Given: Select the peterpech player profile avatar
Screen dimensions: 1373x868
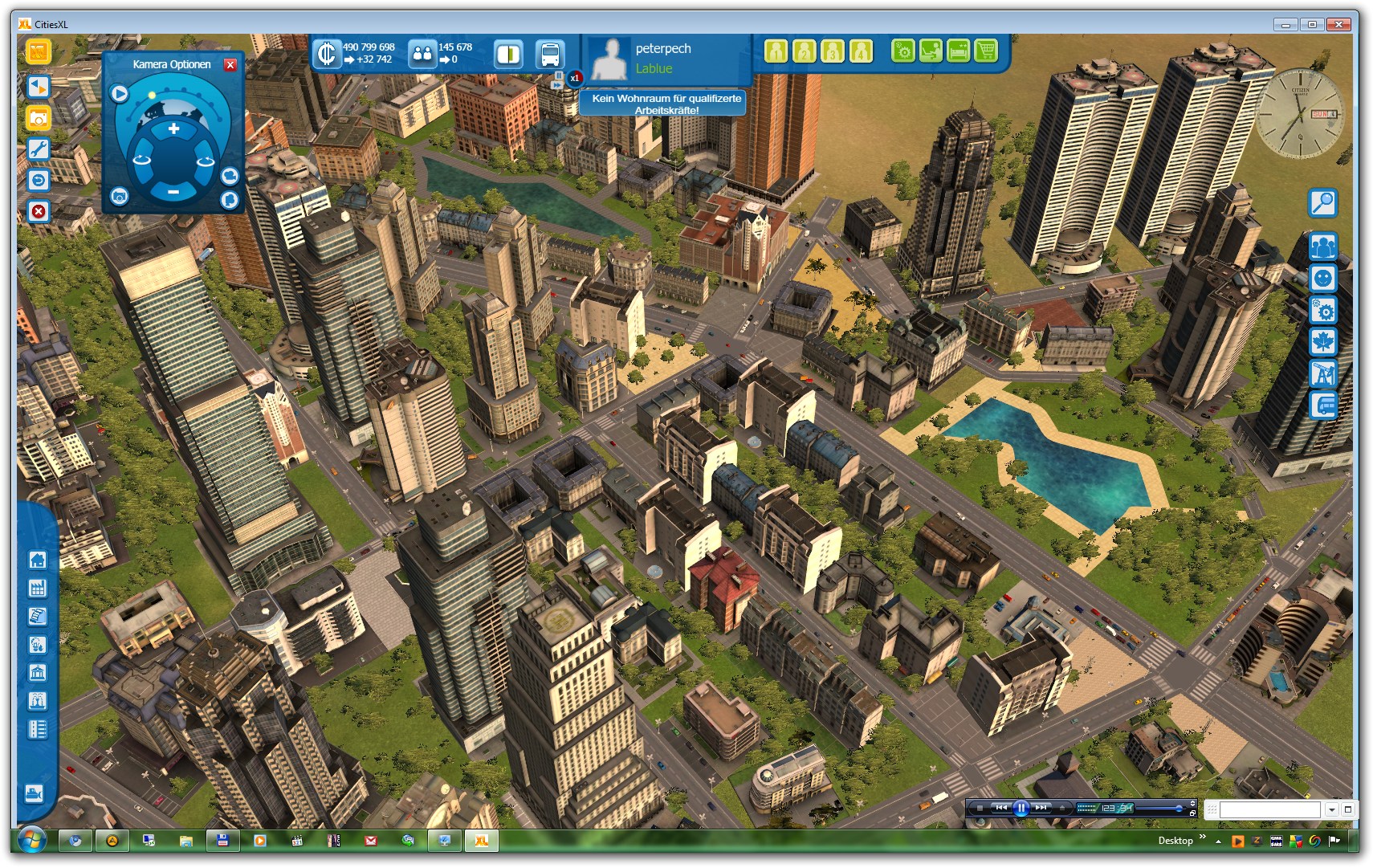Looking at the screenshot, I should [609, 59].
